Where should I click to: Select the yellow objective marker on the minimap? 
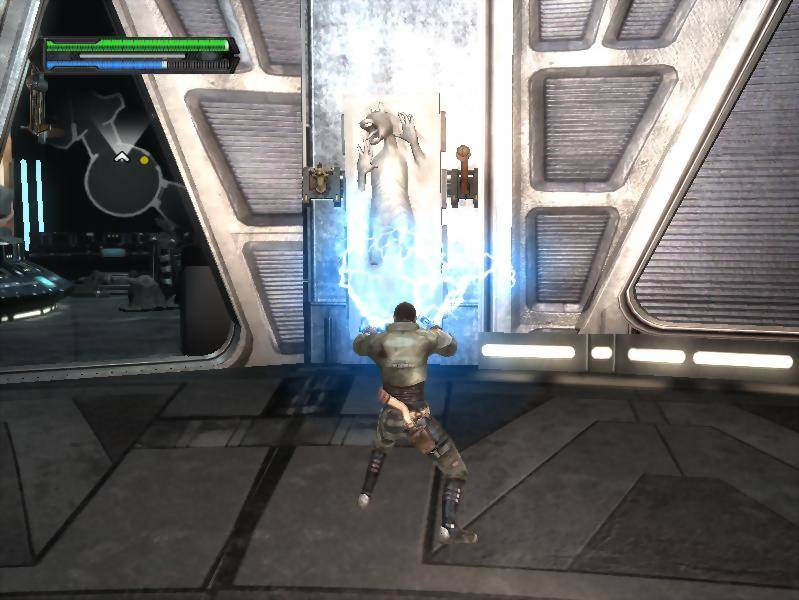pyautogui.click(x=145, y=159)
